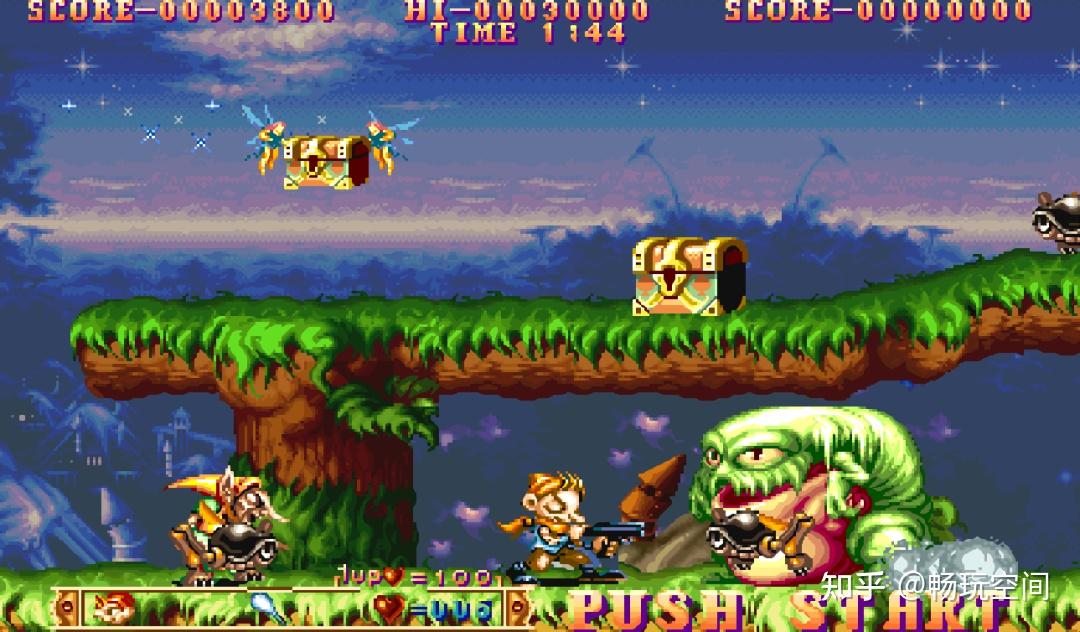Click the player one character portrait
This screenshot has width=1080, height=632.
coord(113,607)
